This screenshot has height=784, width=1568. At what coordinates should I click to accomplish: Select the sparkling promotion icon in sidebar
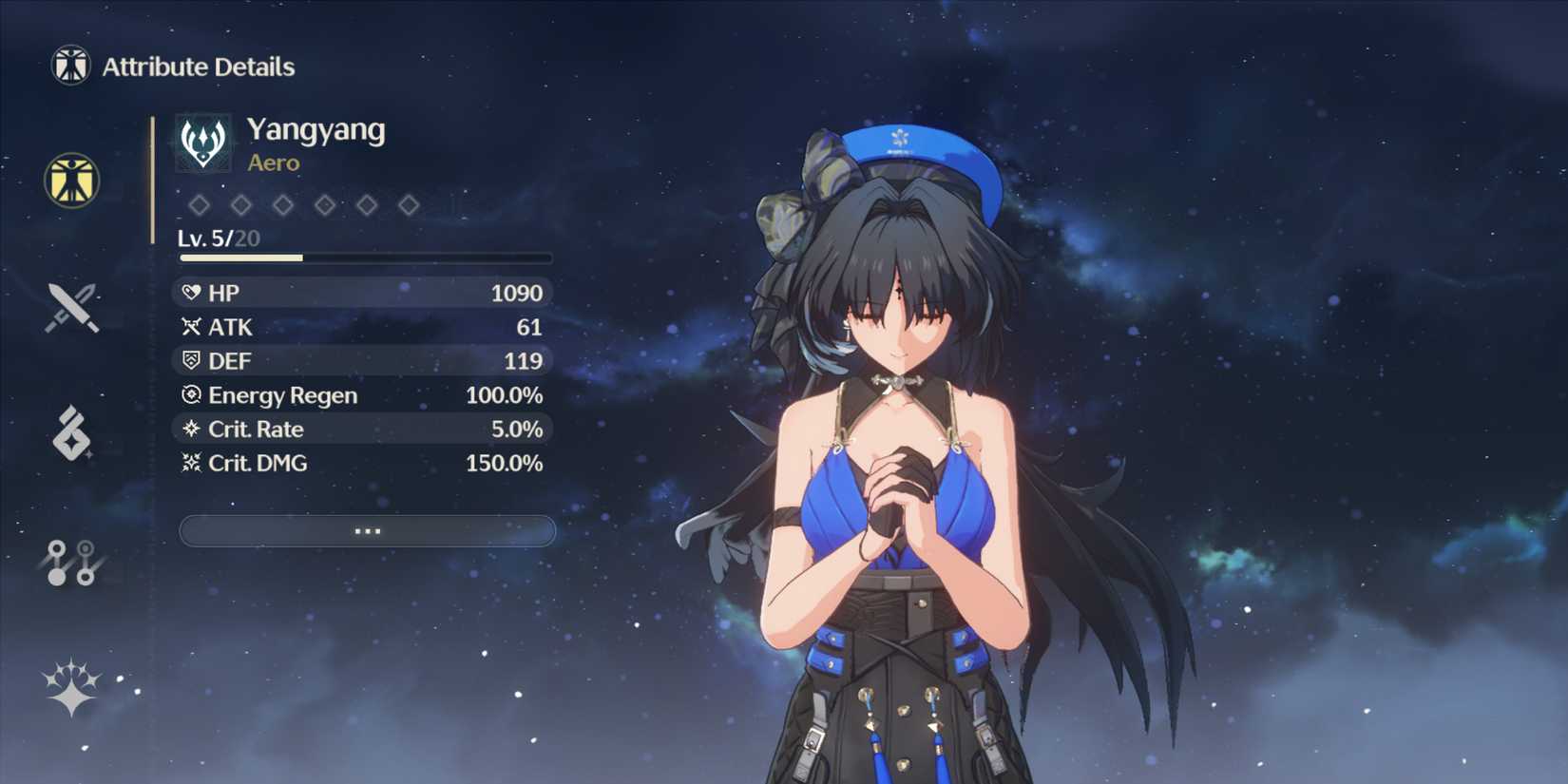click(69, 689)
